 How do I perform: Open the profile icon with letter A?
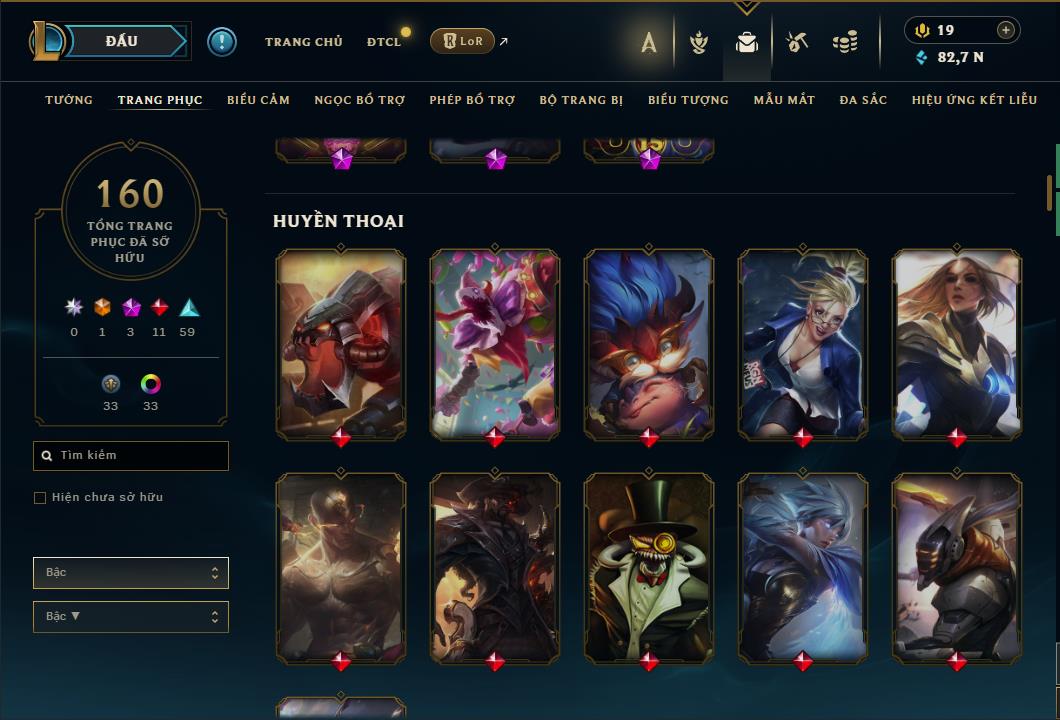click(x=649, y=43)
